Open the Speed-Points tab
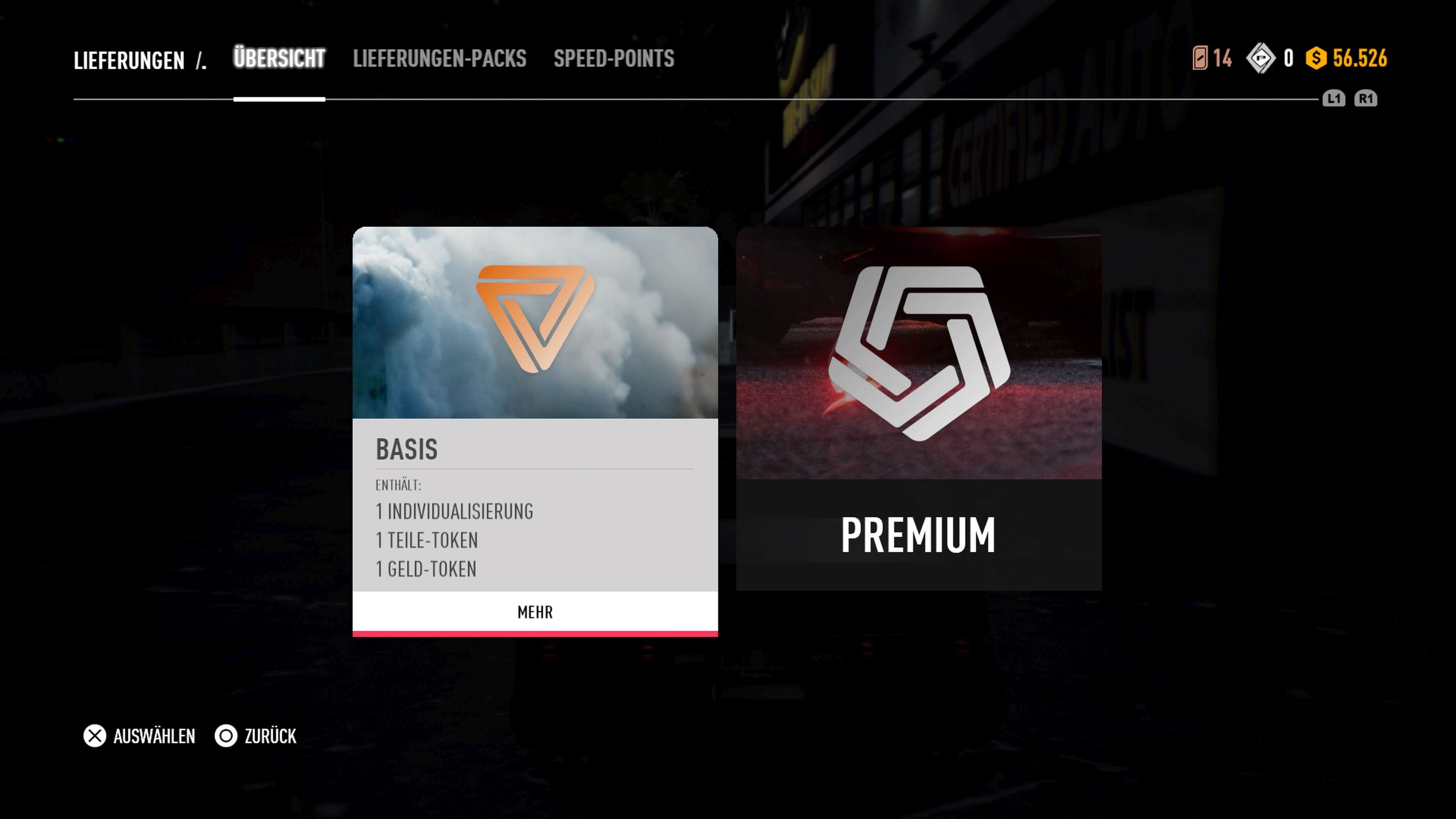The width and height of the screenshot is (1456, 819). pyautogui.click(x=613, y=59)
